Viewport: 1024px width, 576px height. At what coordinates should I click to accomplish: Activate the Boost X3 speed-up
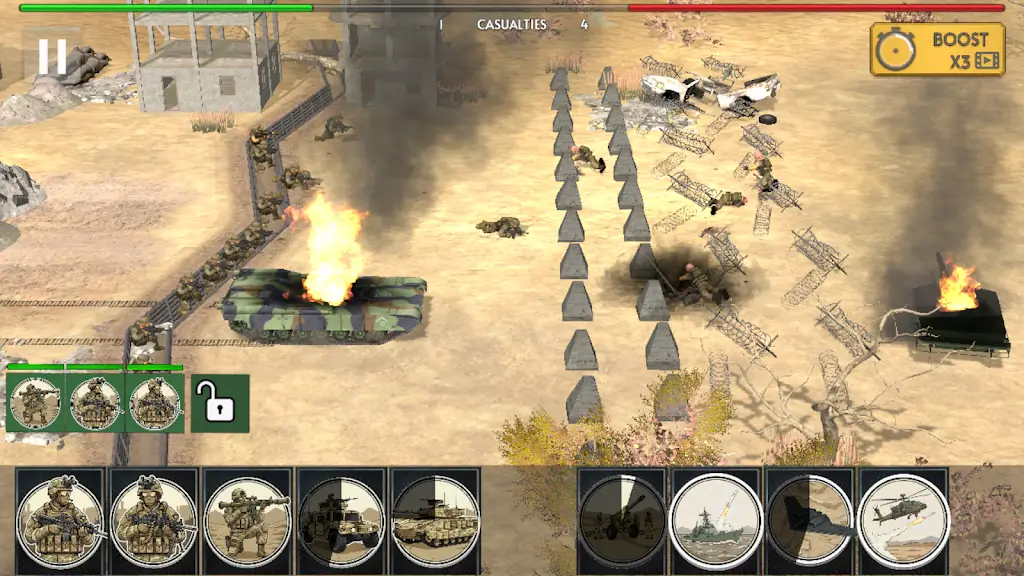click(x=937, y=50)
